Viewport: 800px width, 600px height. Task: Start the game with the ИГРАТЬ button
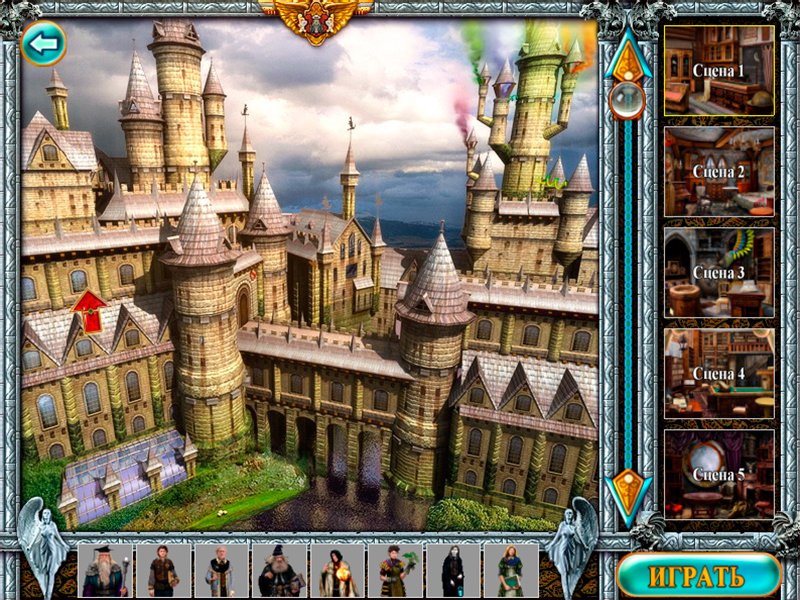[698, 576]
